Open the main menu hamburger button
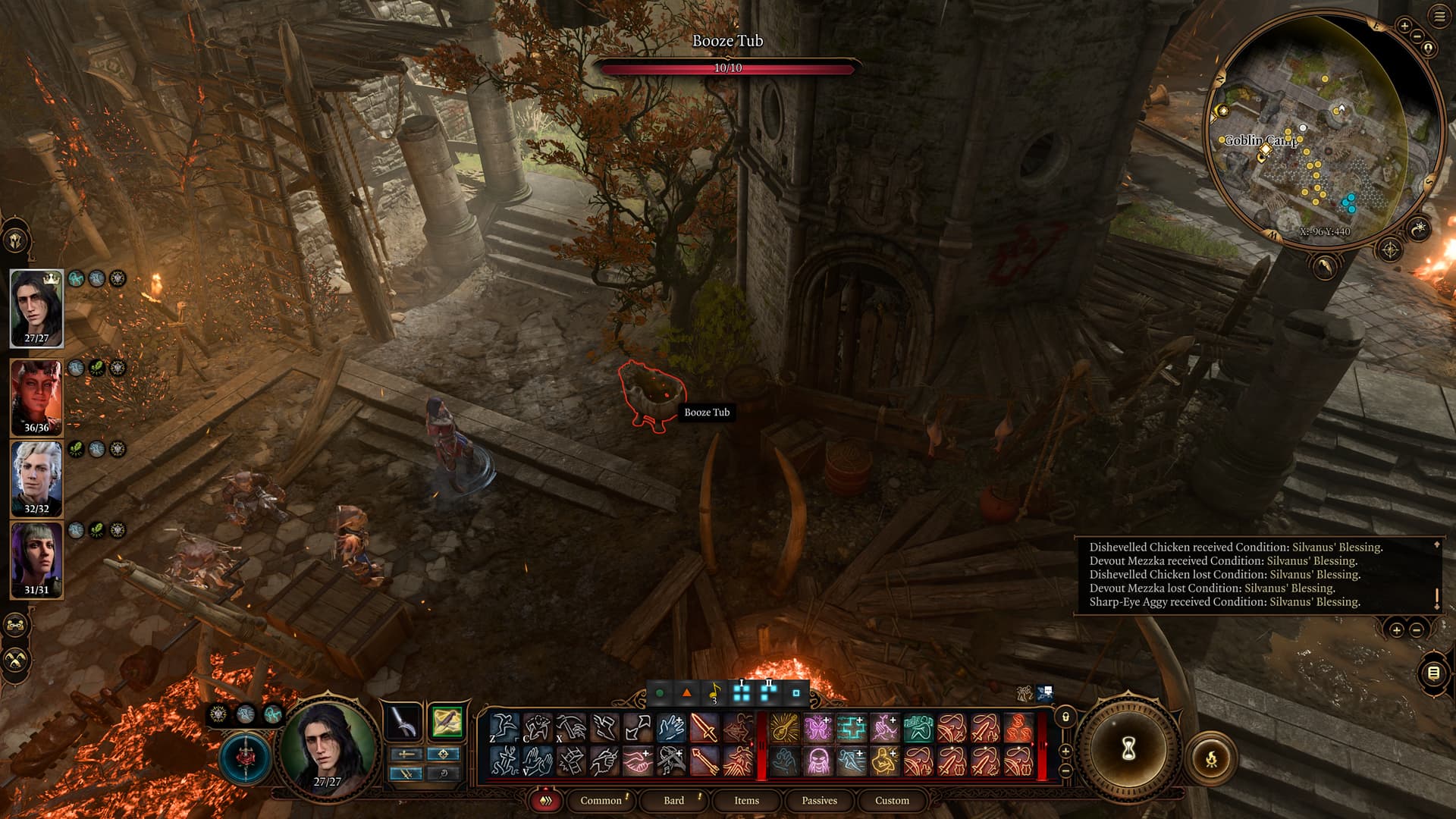The height and width of the screenshot is (819, 1456). (x=1439, y=17)
